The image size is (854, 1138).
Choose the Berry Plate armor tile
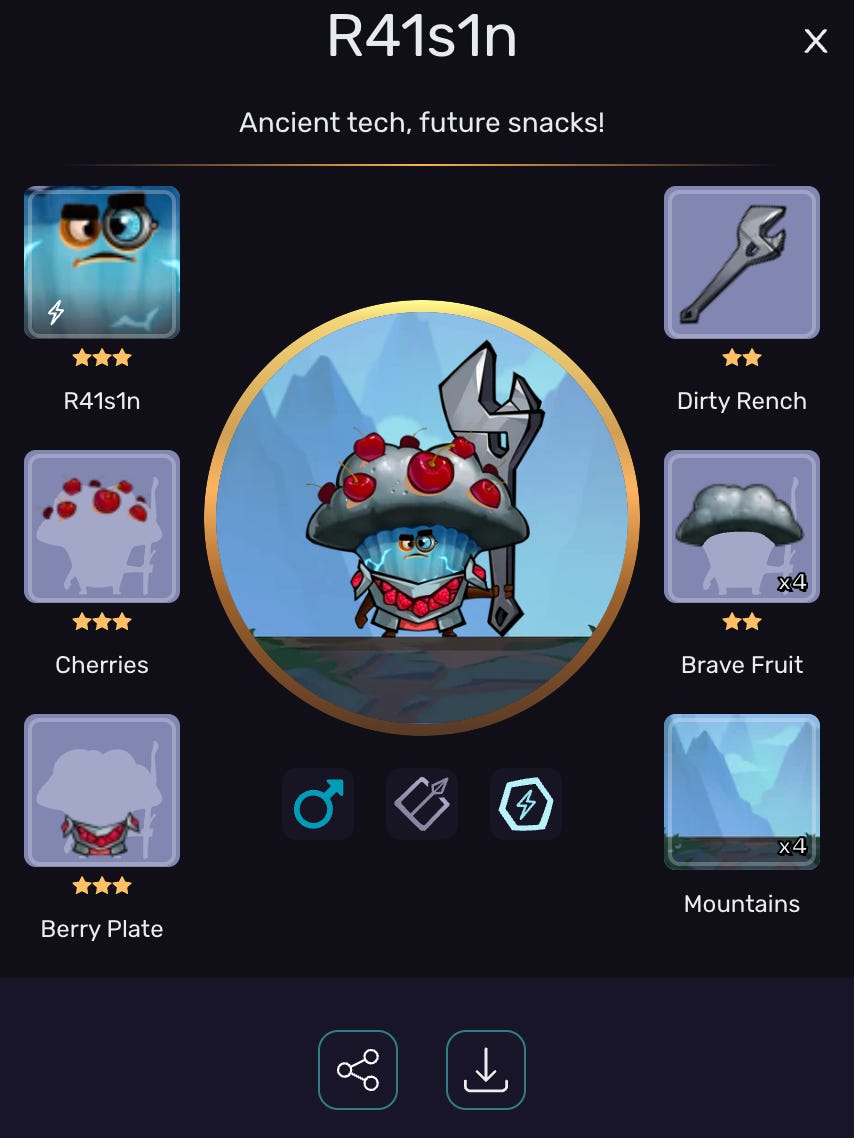tap(102, 790)
